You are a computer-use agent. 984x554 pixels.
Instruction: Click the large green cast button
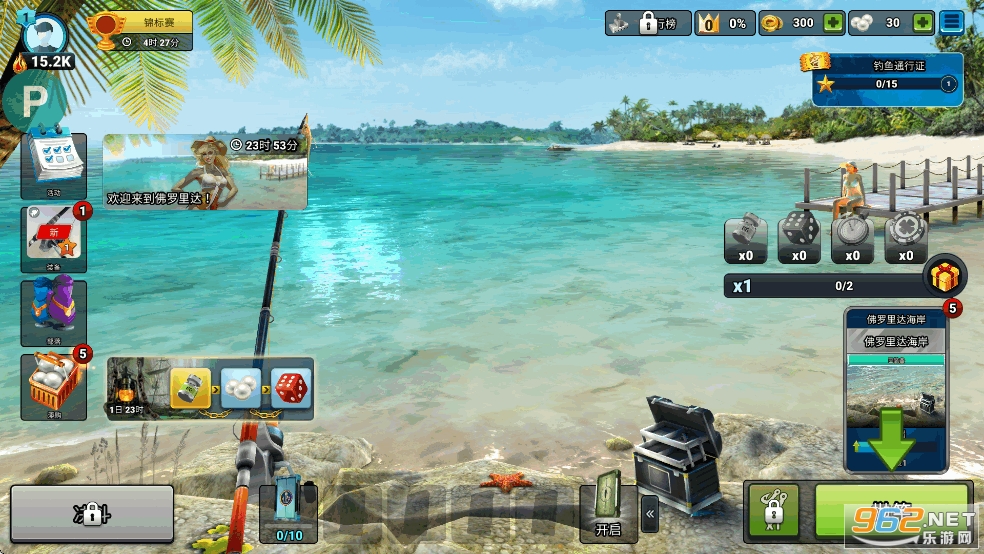click(892, 512)
